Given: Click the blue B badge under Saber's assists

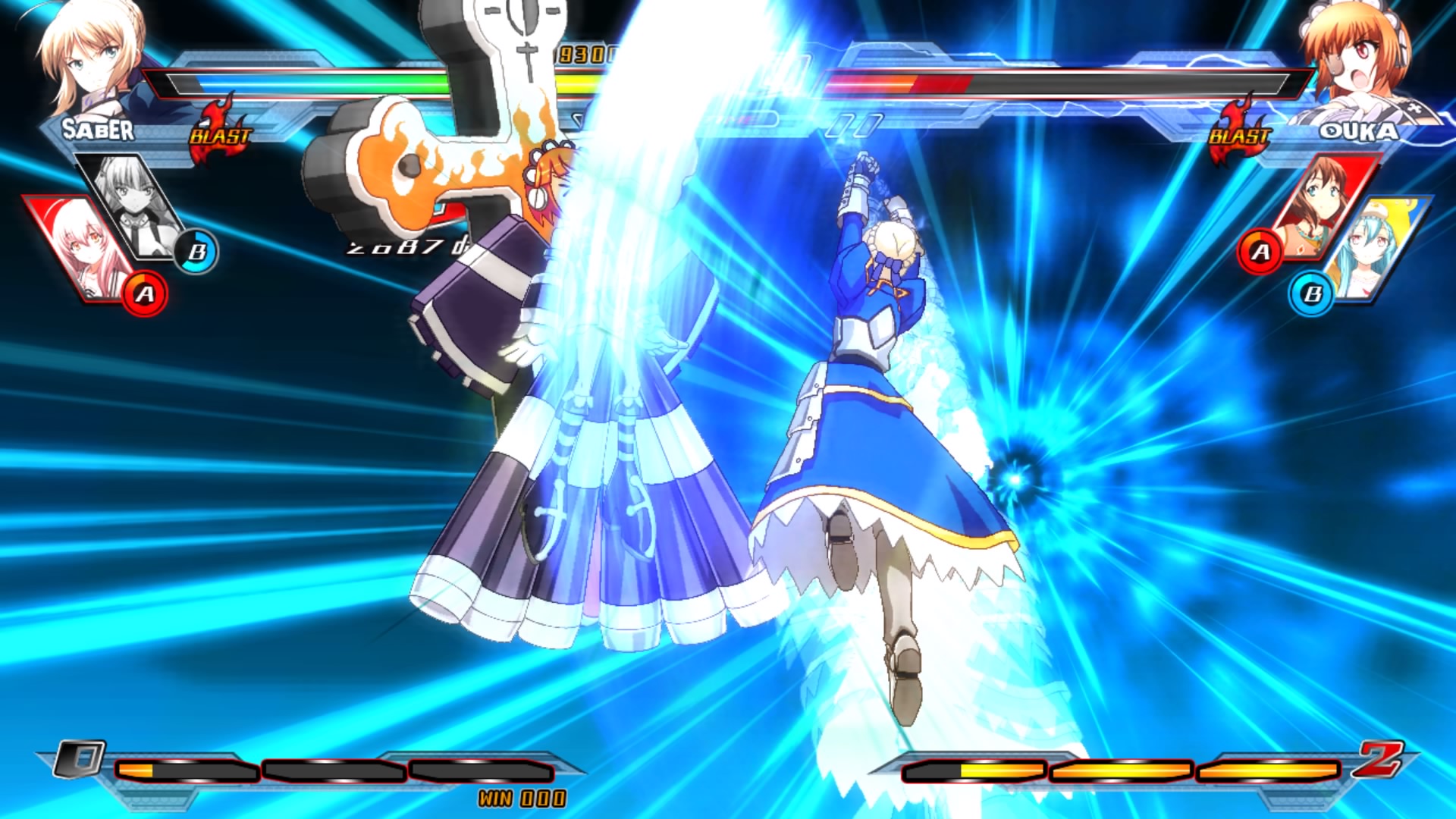Looking at the screenshot, I should click(x=196, y=252).
